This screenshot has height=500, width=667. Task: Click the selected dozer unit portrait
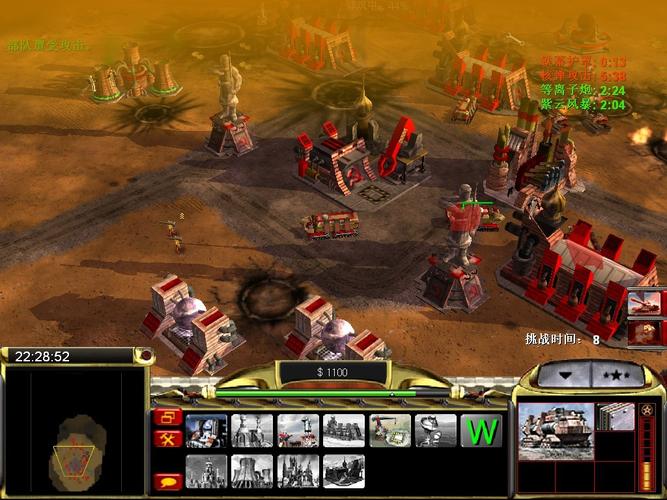(x=555, y=430)
